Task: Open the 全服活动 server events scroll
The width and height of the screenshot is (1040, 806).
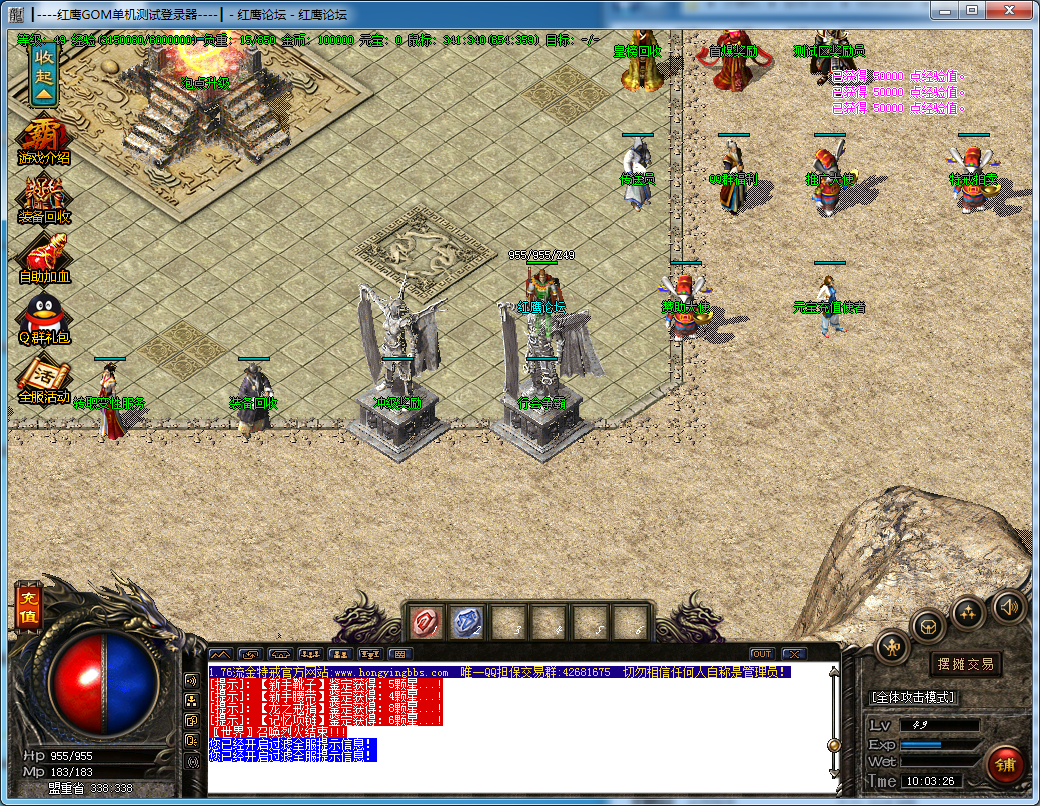Action: 44,380
